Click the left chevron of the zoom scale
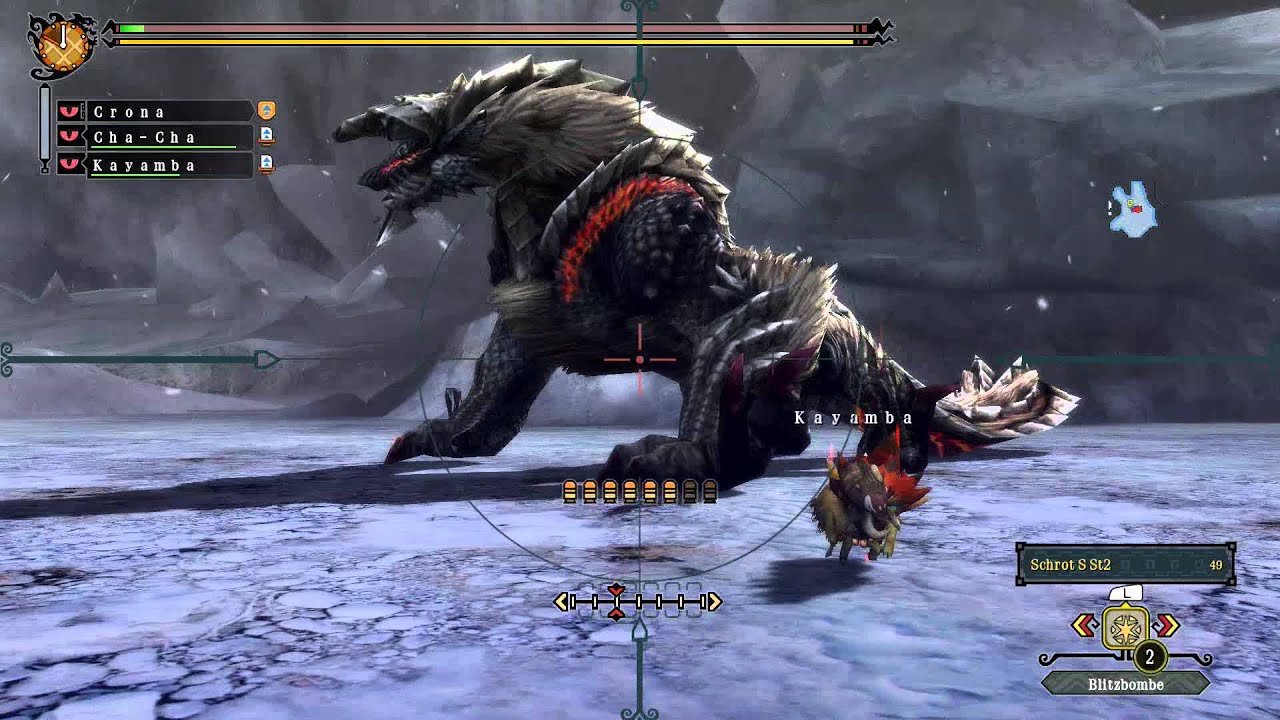1280x720 pixels. (561, 602)
